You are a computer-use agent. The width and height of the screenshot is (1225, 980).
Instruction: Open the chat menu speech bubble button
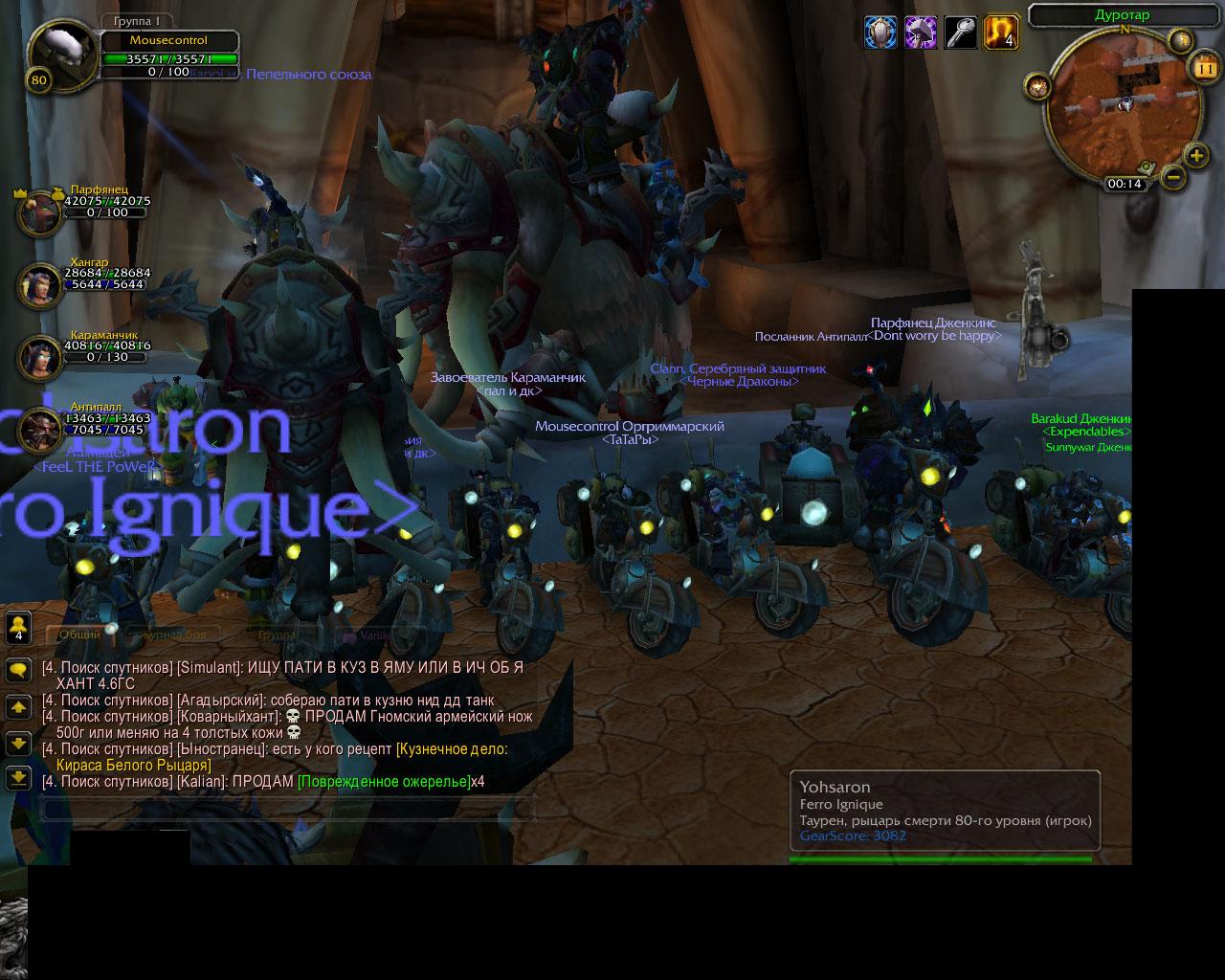tap(18, 669)
